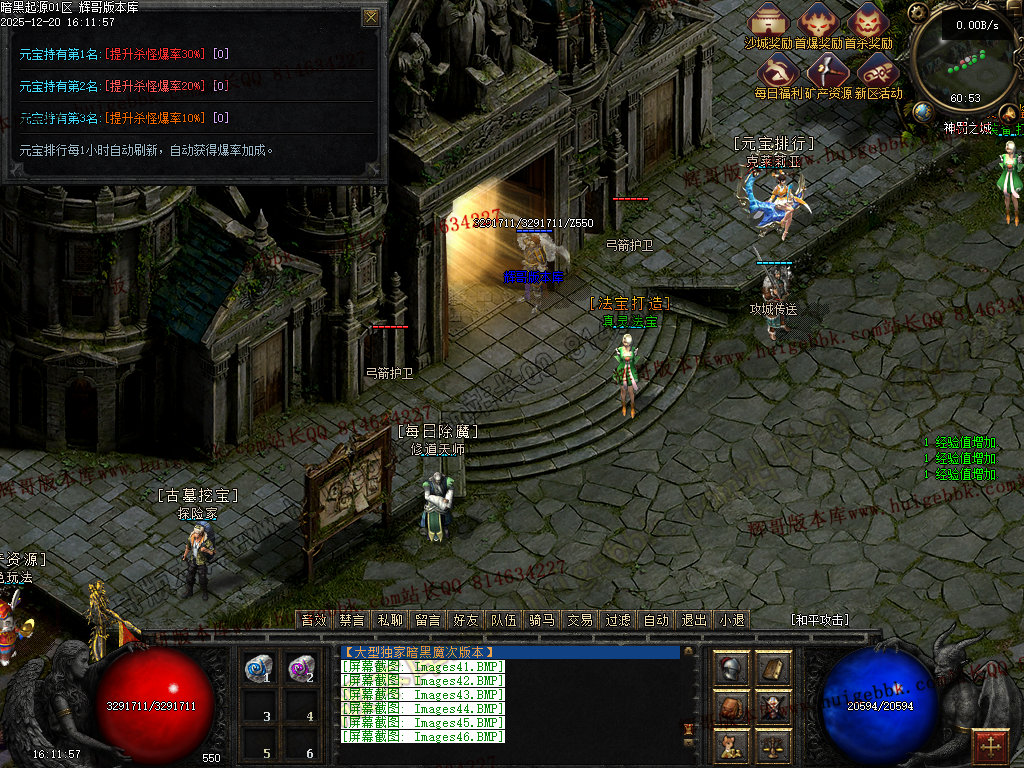Open the 队伍 team panel

[x=504, y=620]
